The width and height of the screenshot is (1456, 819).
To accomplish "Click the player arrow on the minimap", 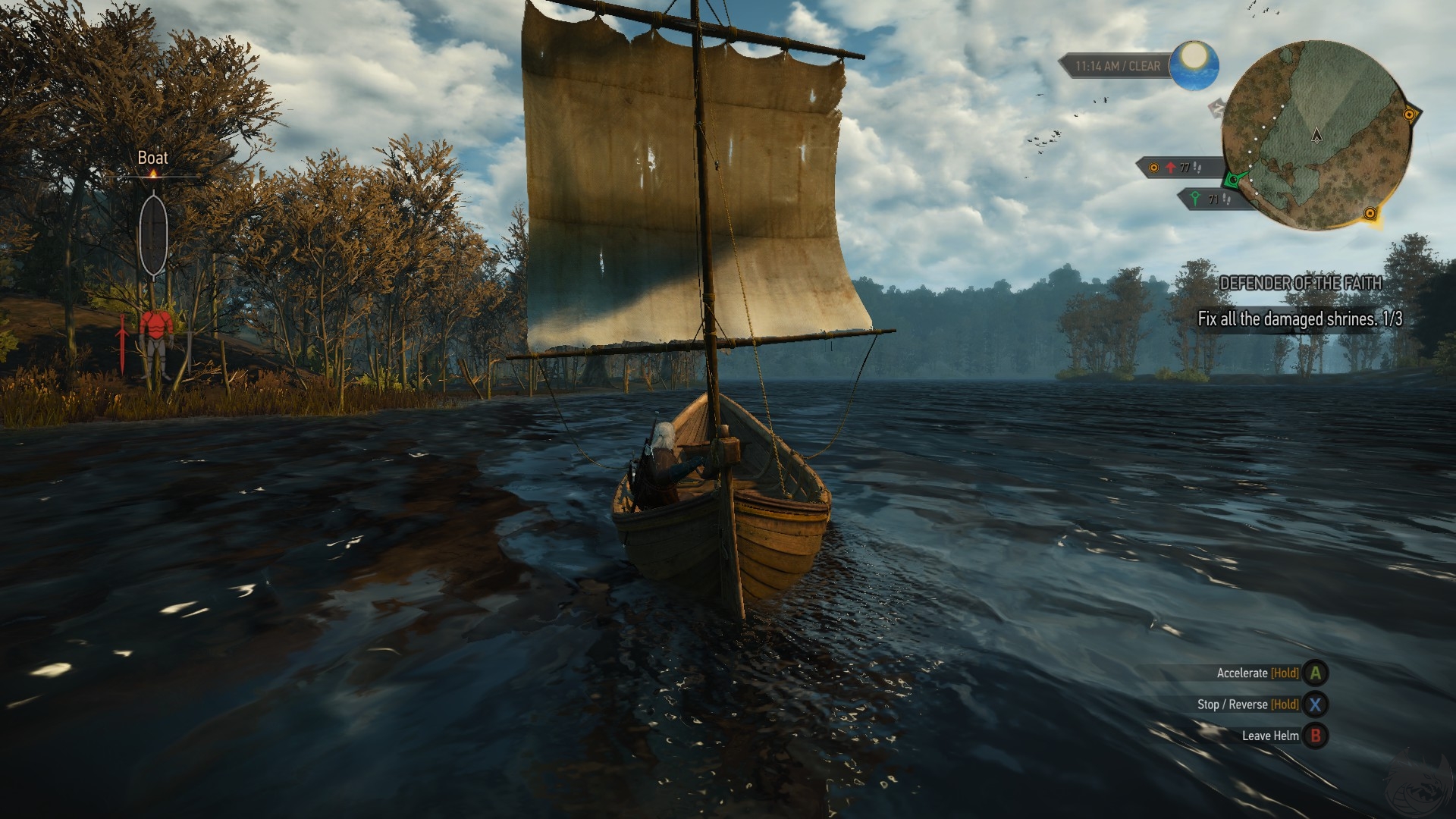I will (x=1317, y=136).
